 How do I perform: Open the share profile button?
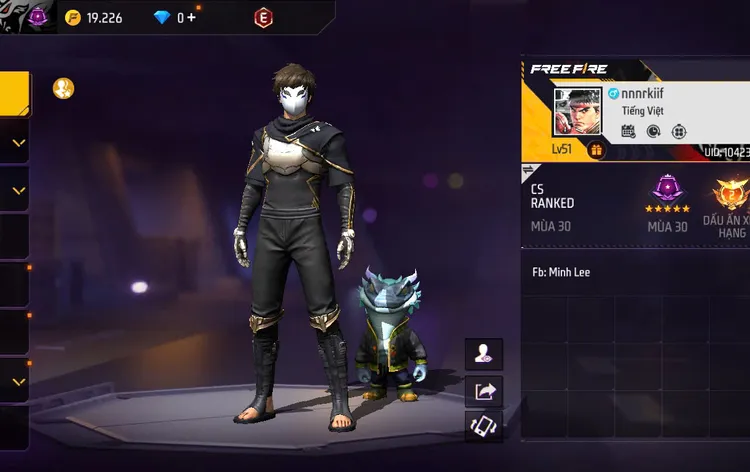pyautogui.click(x=485, y=391)
